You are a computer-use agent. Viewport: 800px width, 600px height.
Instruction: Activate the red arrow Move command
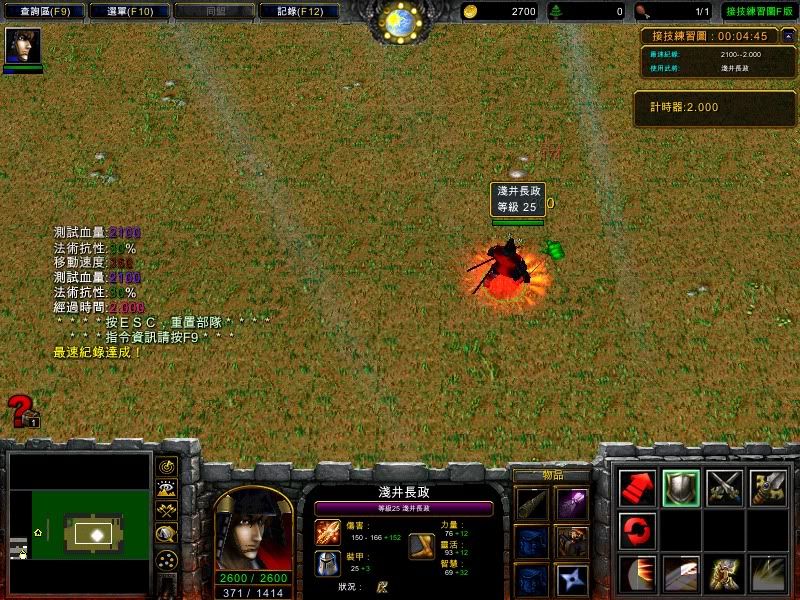[637, 487]
